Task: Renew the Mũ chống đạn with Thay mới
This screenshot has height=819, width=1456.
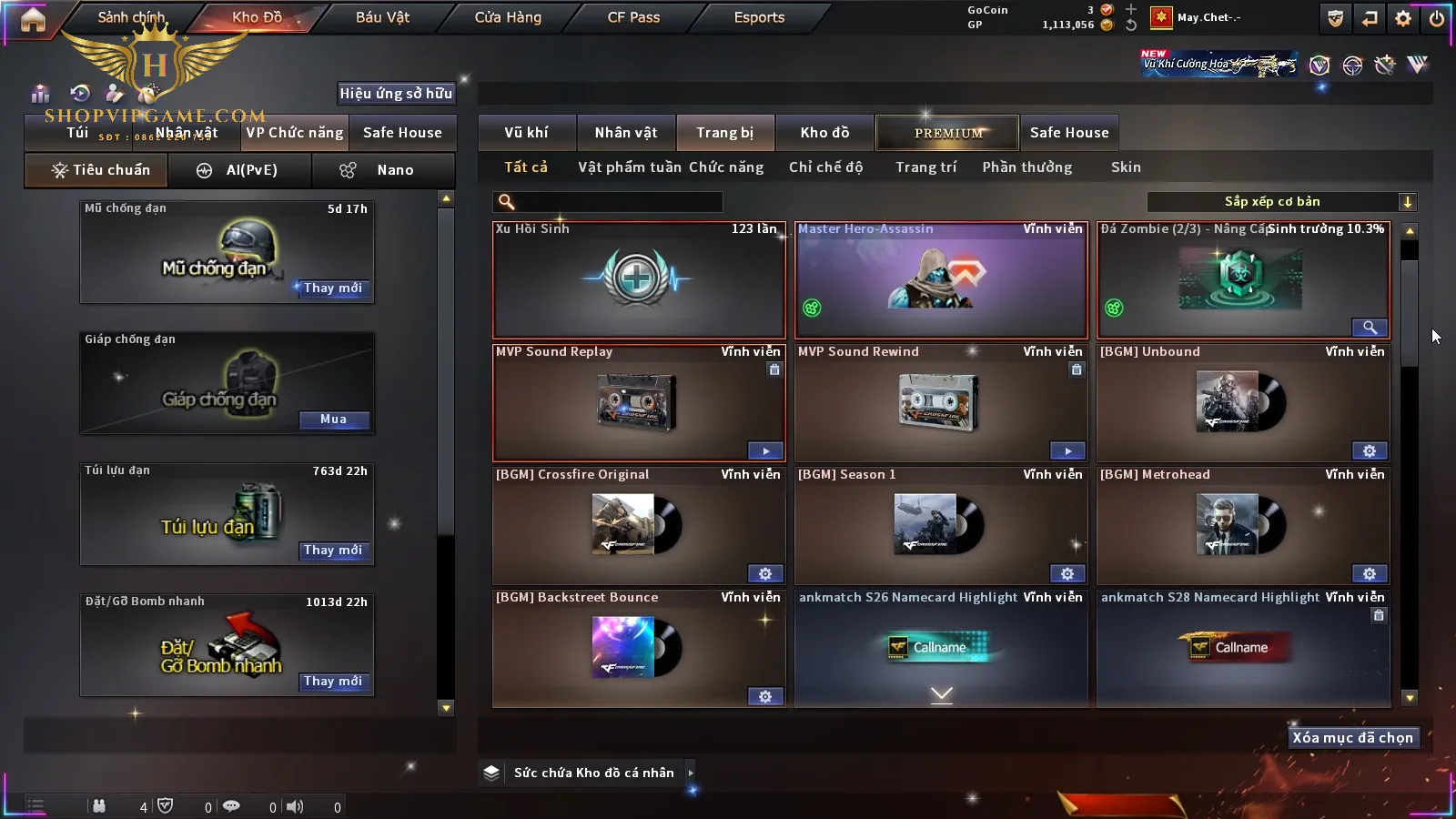Action: pos(333,288)
